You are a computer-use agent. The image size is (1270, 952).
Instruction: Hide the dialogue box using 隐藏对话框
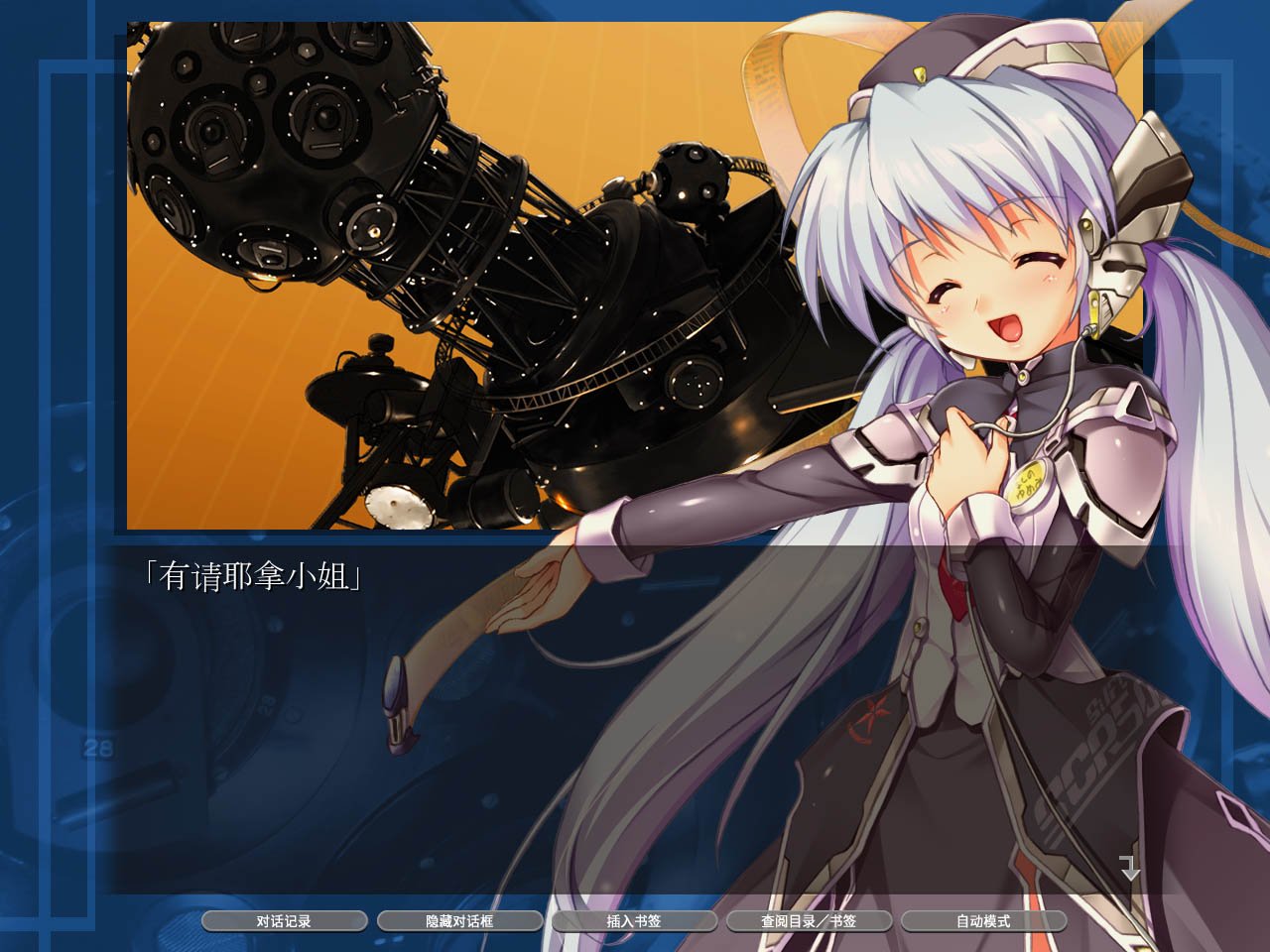(x=460, y=920)
